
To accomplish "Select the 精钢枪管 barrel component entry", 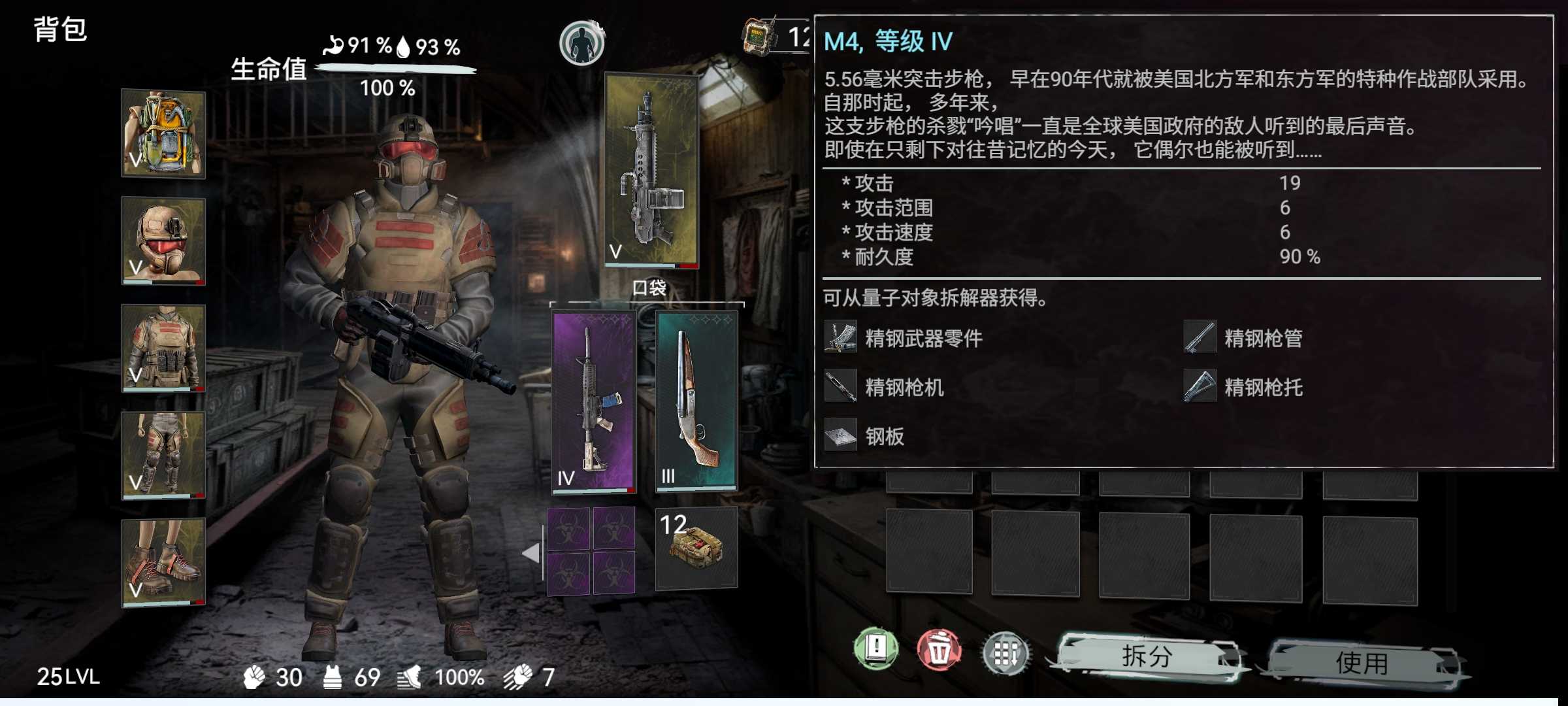I will 1244,338.
